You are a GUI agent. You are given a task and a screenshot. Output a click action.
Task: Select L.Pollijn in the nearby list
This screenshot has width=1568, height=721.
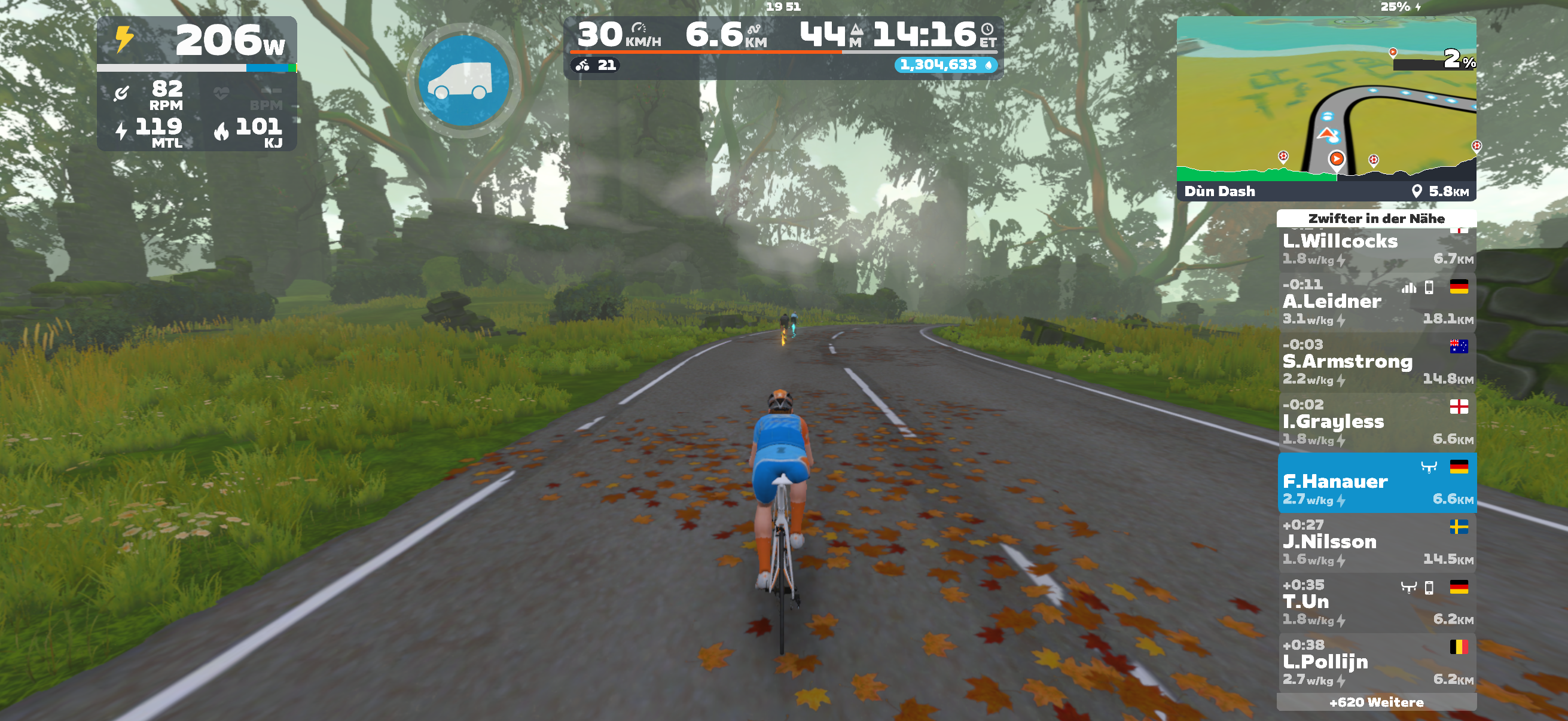[1375, 662]
